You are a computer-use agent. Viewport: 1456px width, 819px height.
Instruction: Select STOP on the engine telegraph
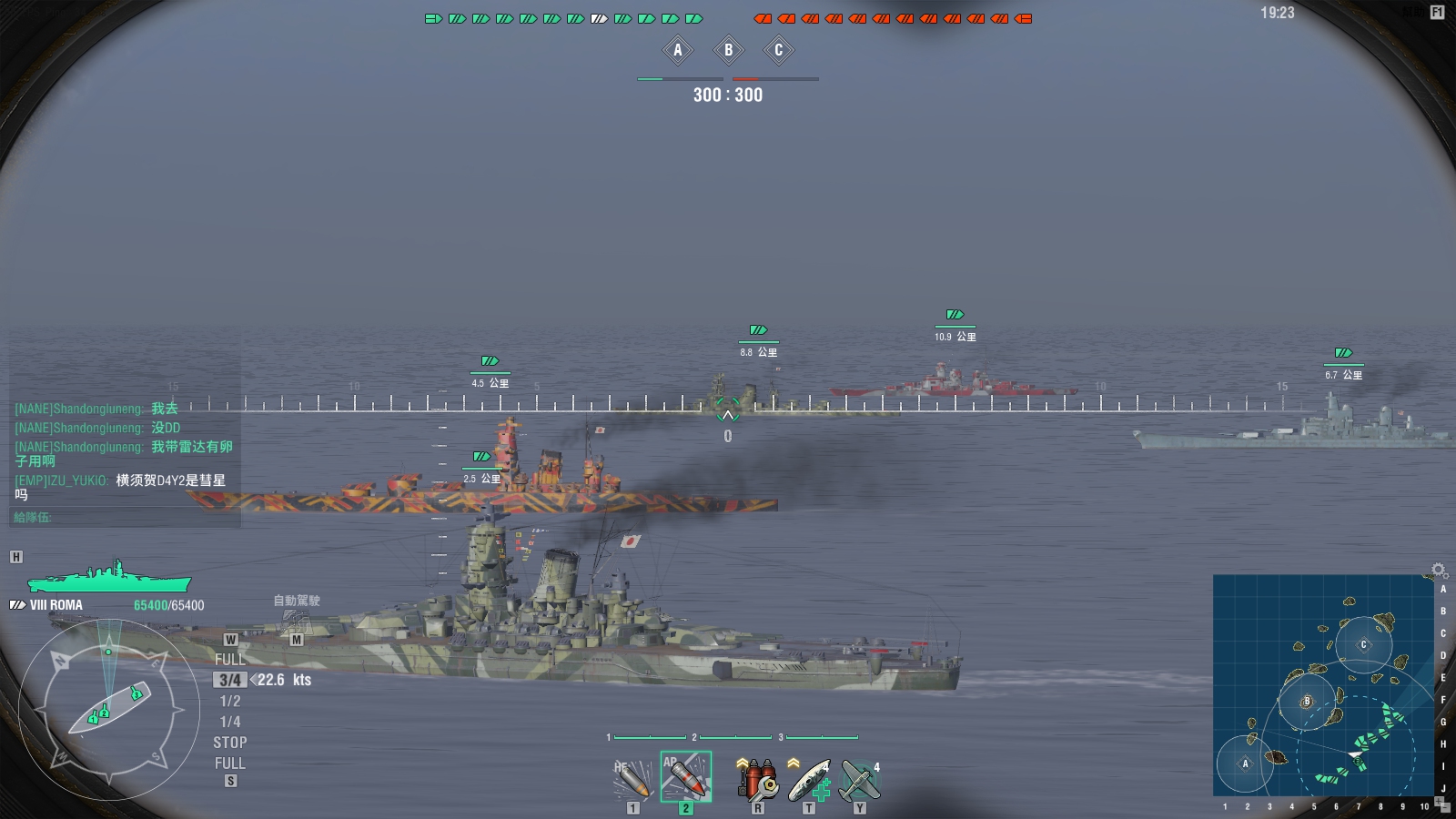(230, 743)
